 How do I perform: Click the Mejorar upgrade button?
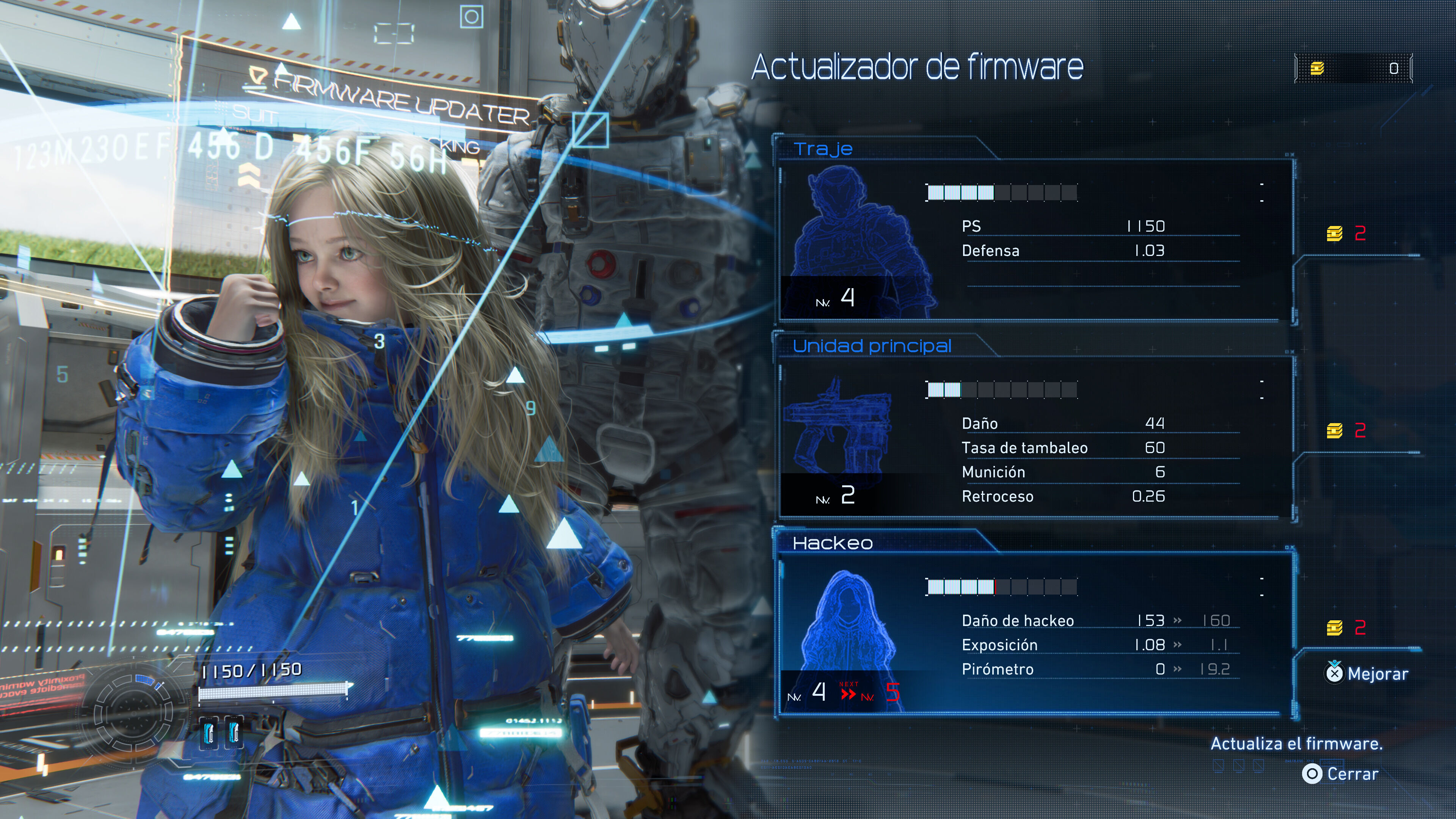point(1367,673)
